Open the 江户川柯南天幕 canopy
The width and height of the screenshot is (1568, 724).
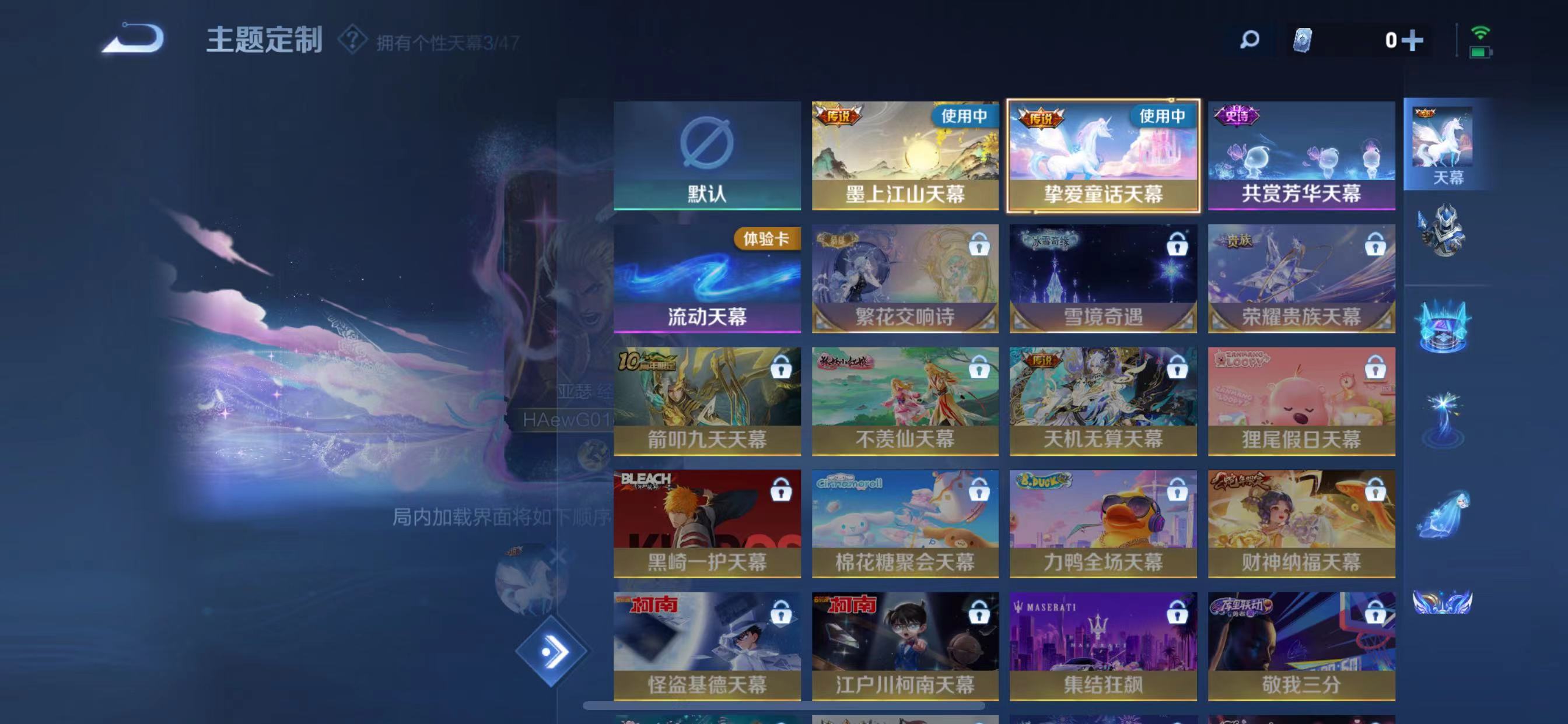(x=905, y=645)
